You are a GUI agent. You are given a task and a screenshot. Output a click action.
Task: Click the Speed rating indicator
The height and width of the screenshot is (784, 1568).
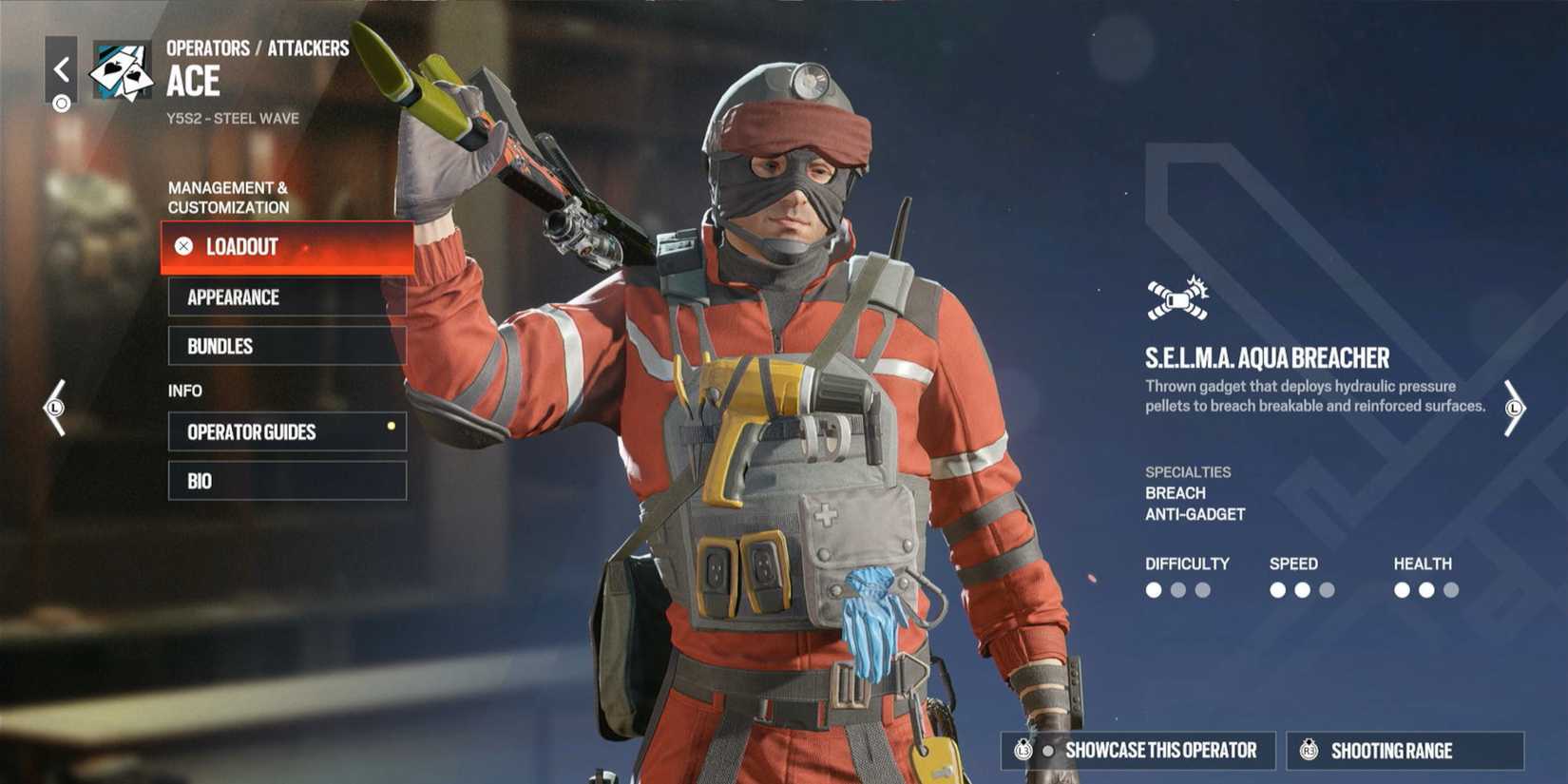pos(1302,589)
